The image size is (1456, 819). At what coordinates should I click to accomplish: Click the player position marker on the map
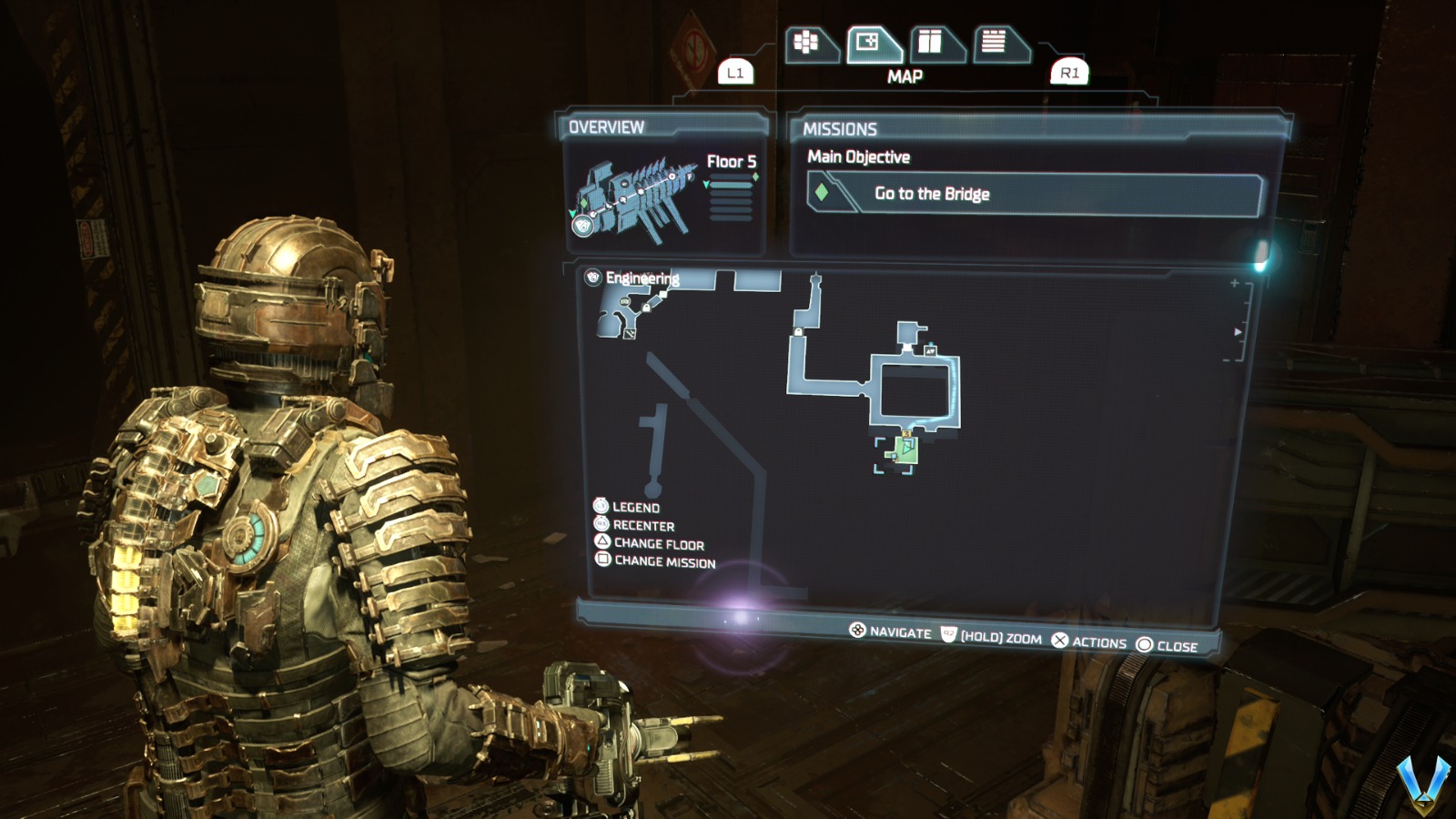(905, 445)
